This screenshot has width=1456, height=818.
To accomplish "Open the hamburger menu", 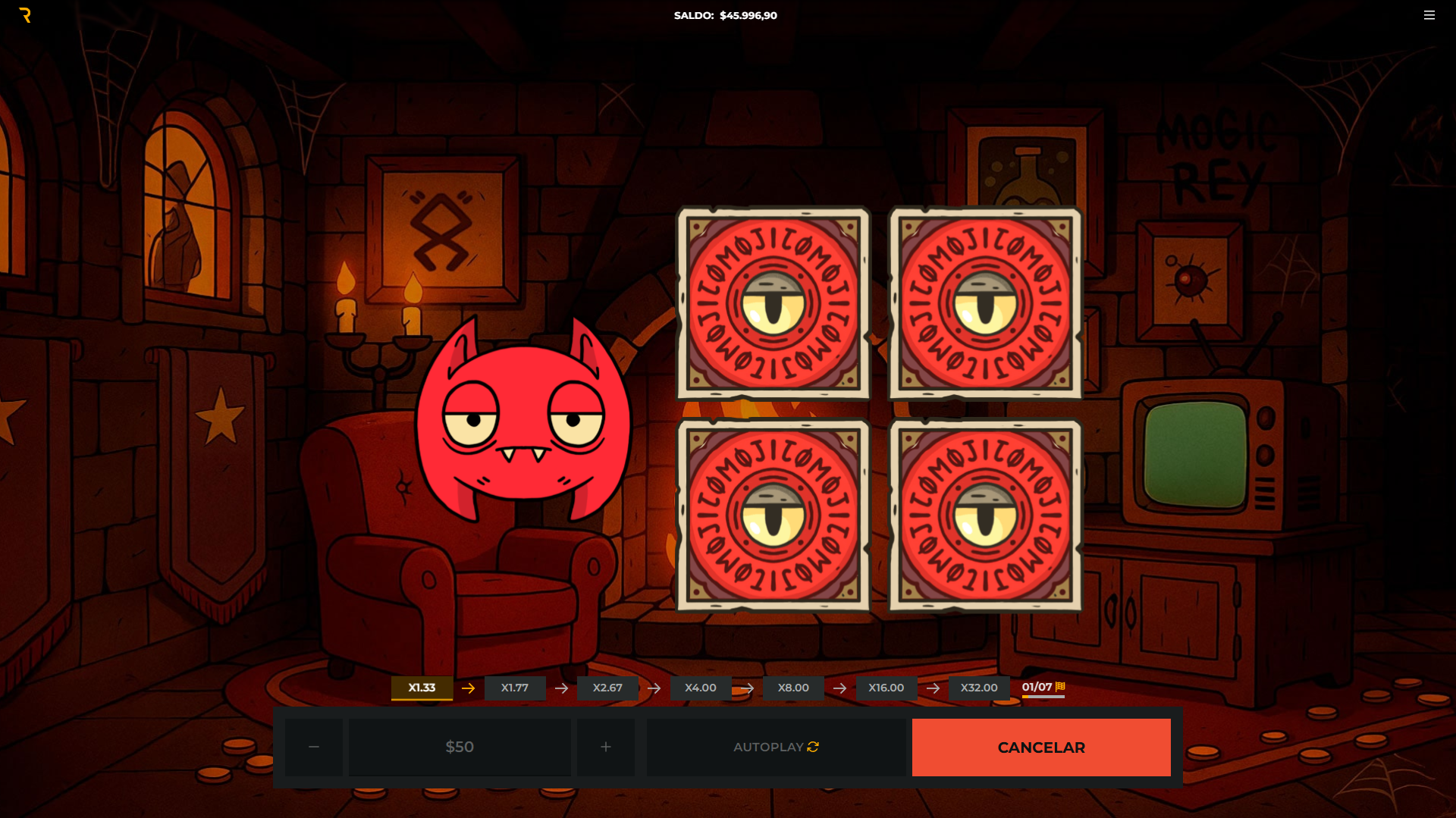I will coord(1429,15).
